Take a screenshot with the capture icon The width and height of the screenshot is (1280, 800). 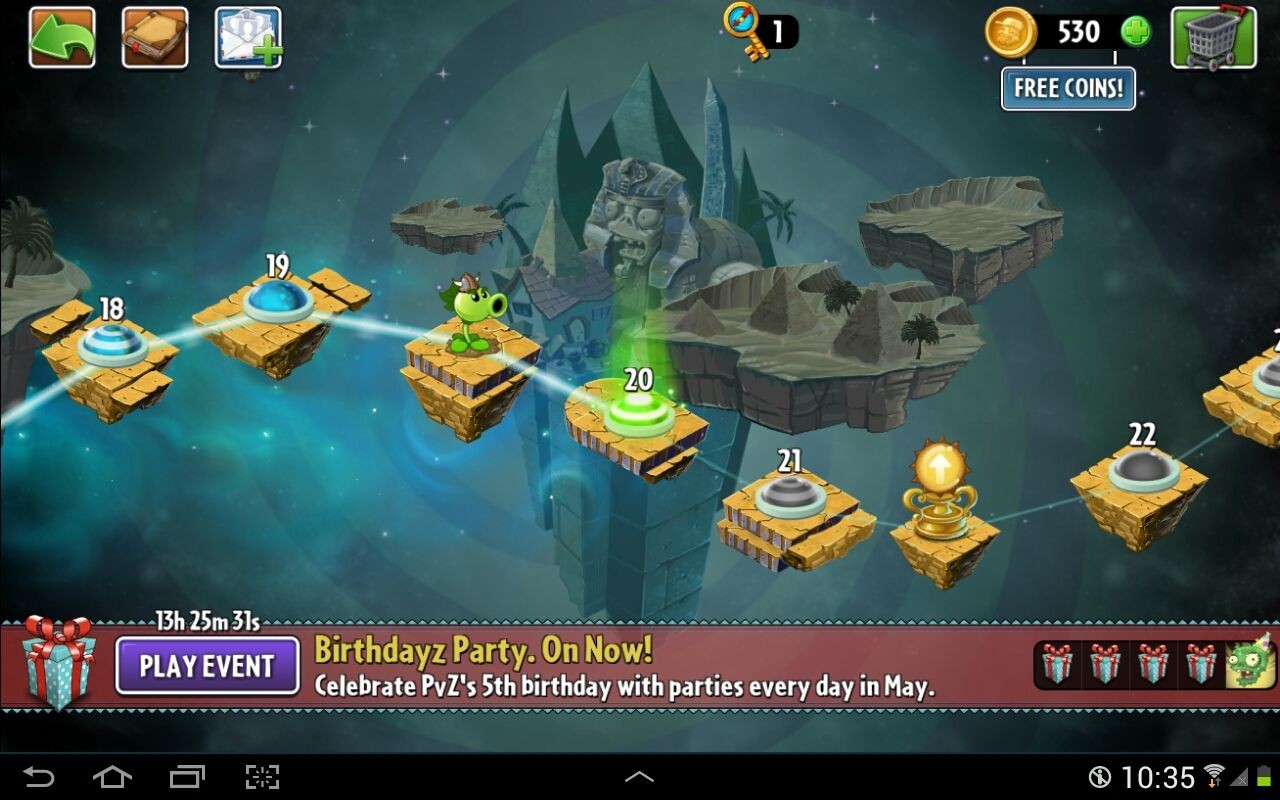pyautogui.click(x=262, y=776)
